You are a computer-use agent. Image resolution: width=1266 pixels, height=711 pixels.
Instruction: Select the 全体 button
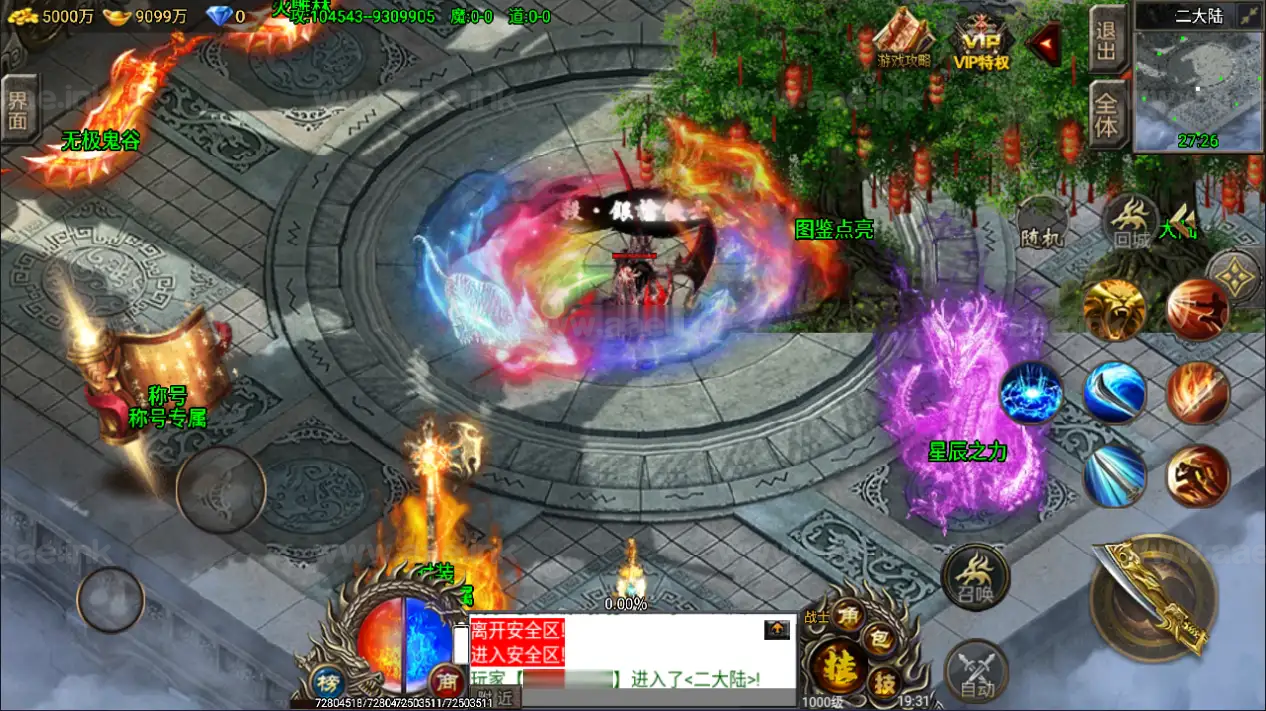coord(1106,114)
